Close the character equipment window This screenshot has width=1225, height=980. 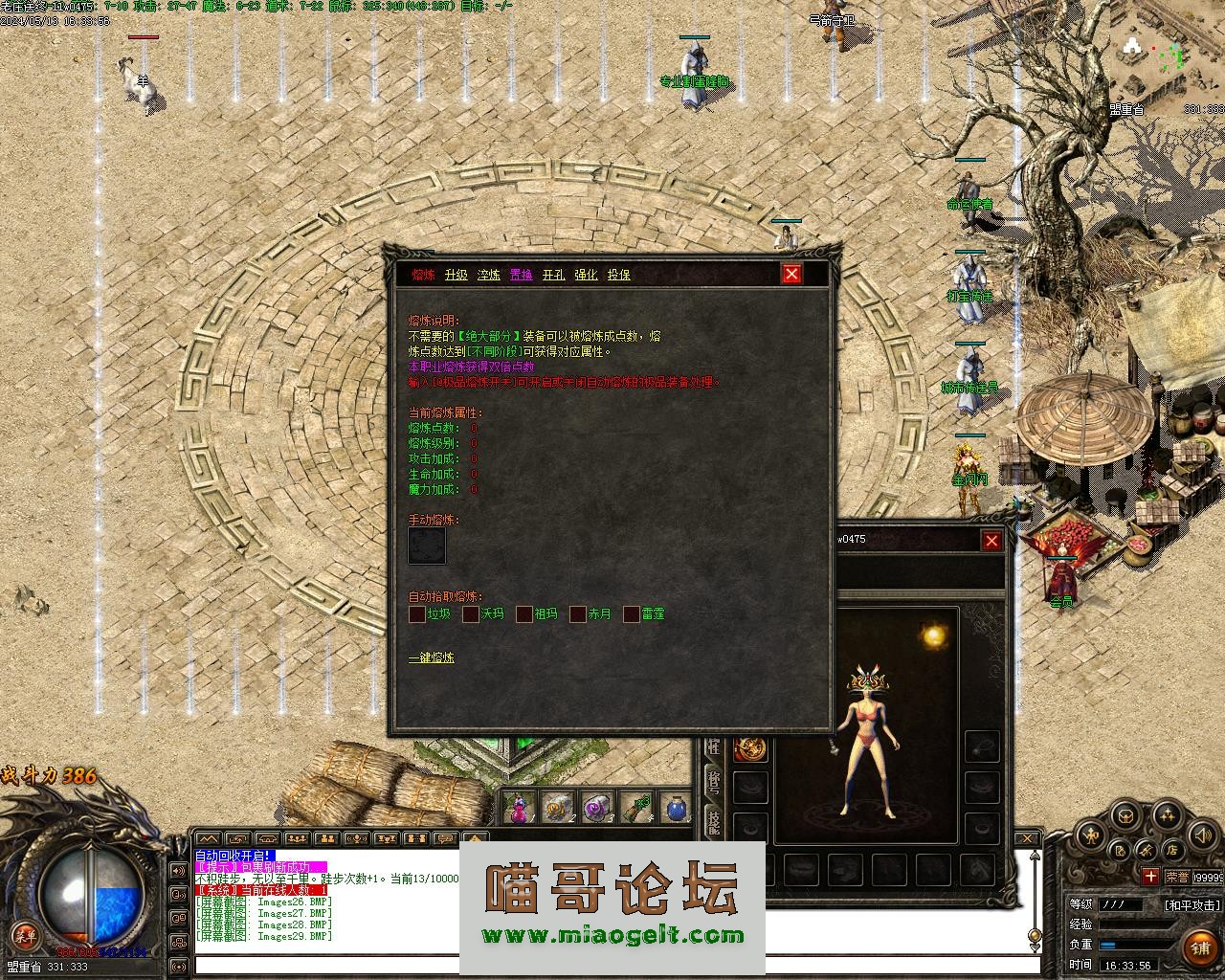[x=991, y=542]
